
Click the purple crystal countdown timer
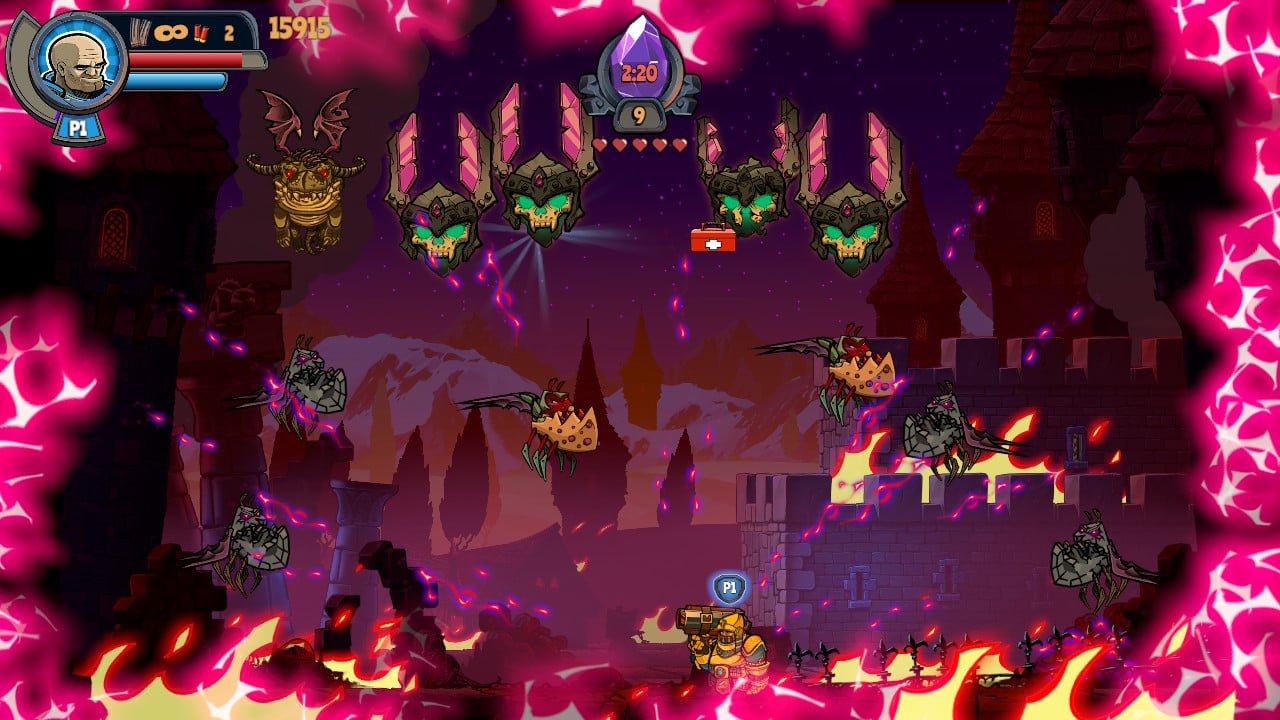coord(638,58)
